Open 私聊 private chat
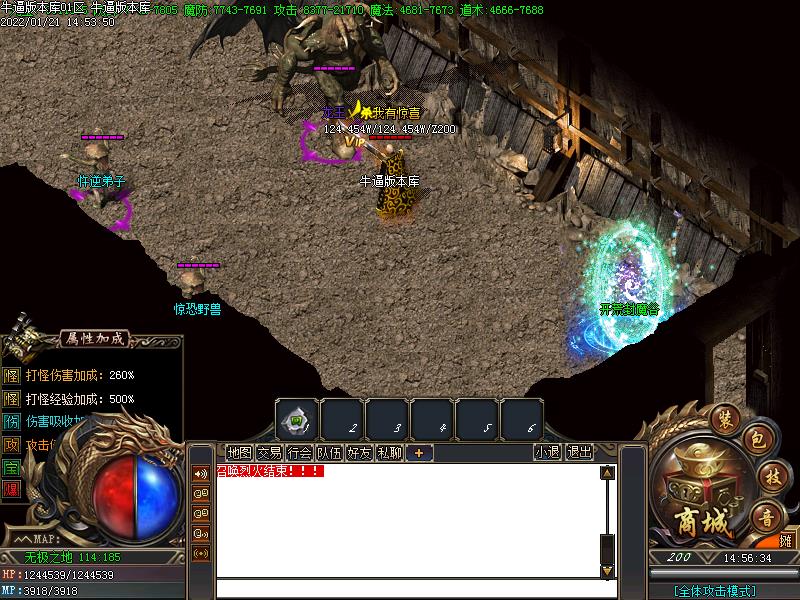This screenshot has width=800, height=600. coord(389,453)
